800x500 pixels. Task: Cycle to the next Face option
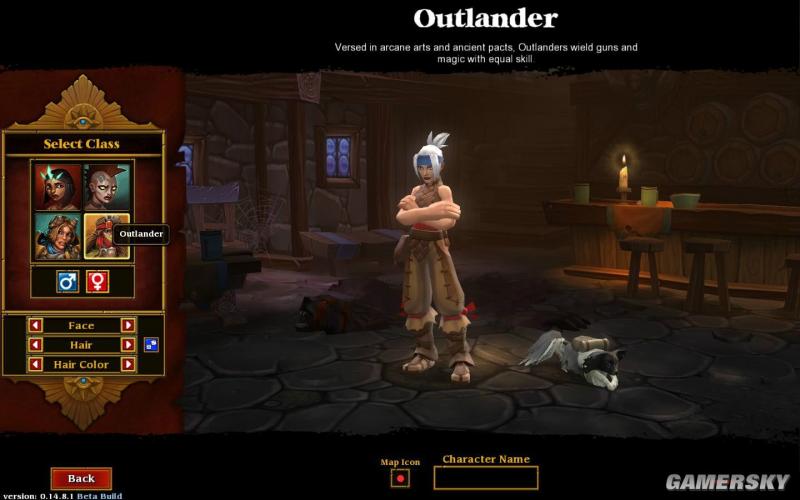point(128,325)
